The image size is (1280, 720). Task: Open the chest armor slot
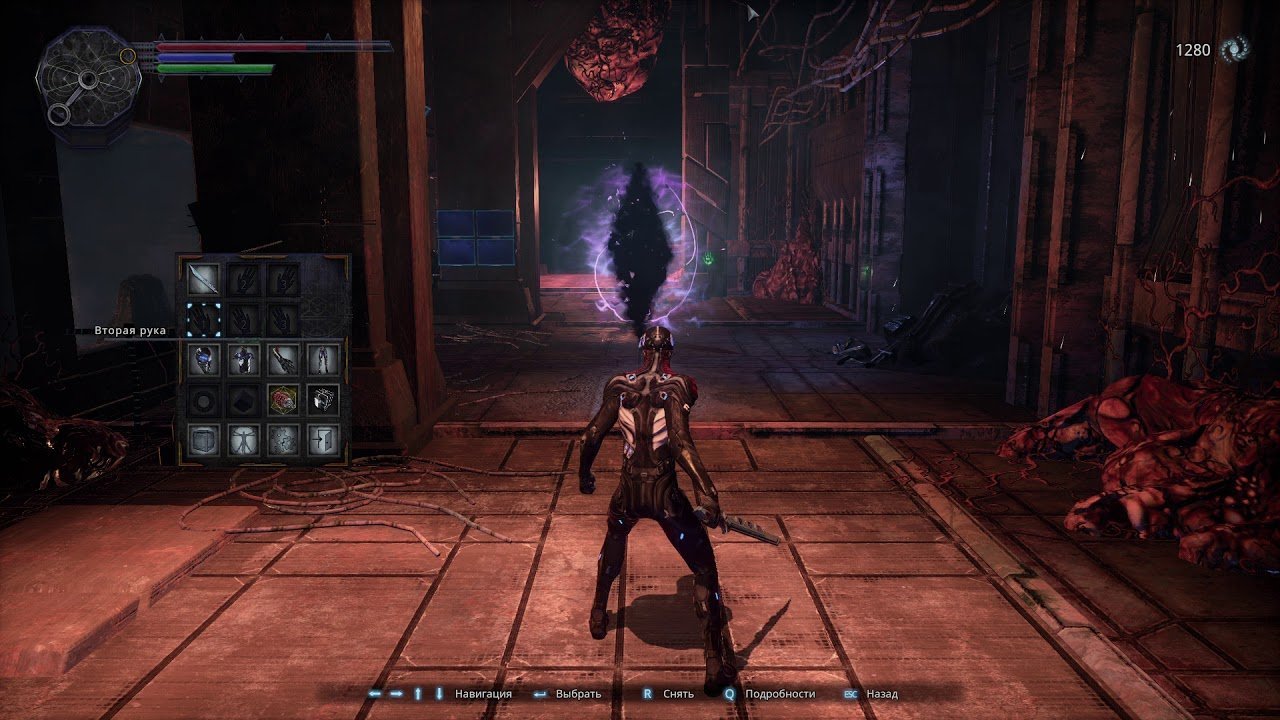pos(243,359)
